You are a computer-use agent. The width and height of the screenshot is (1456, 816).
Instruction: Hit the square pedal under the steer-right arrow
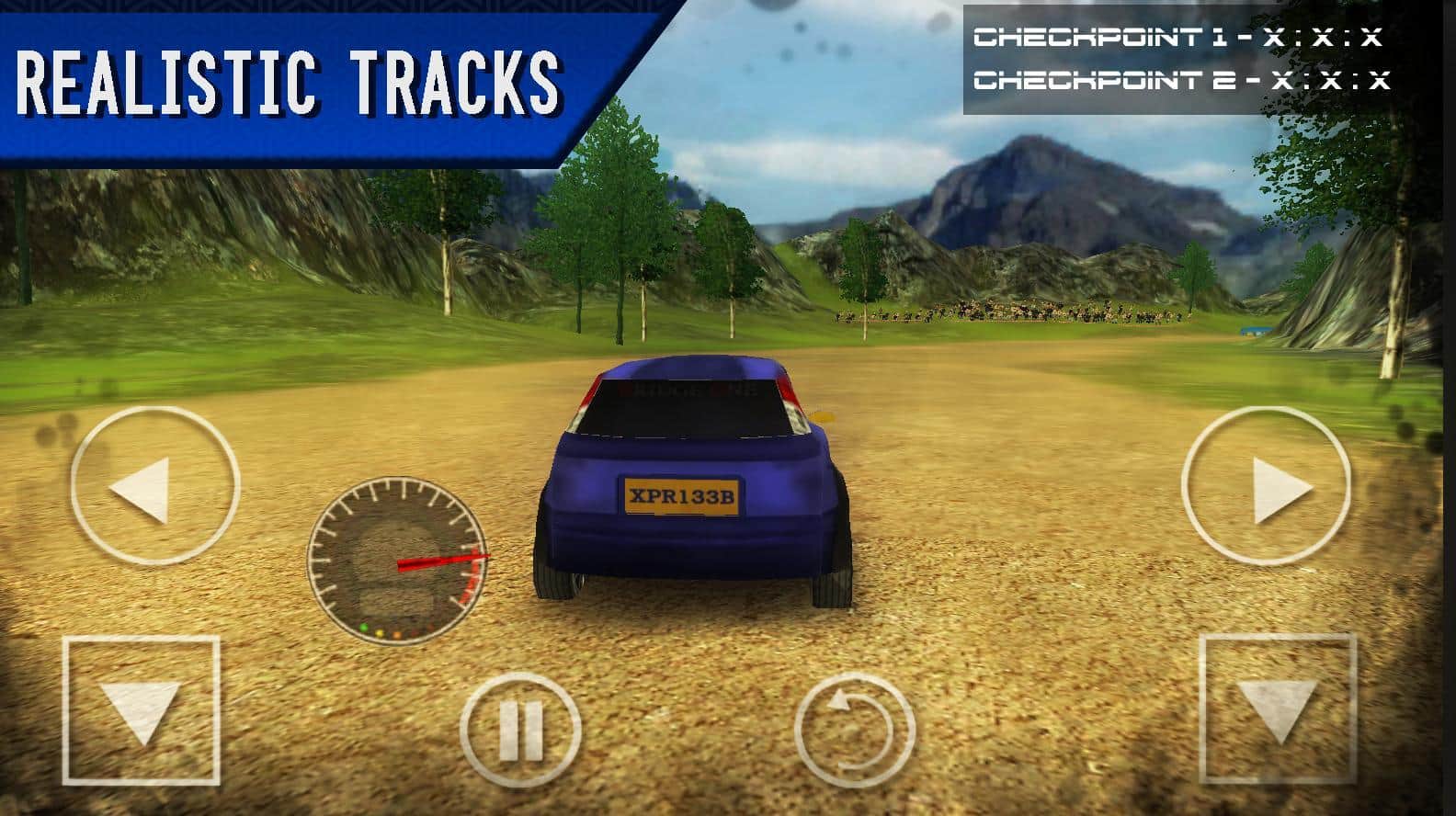click(x=1279, y=709)
